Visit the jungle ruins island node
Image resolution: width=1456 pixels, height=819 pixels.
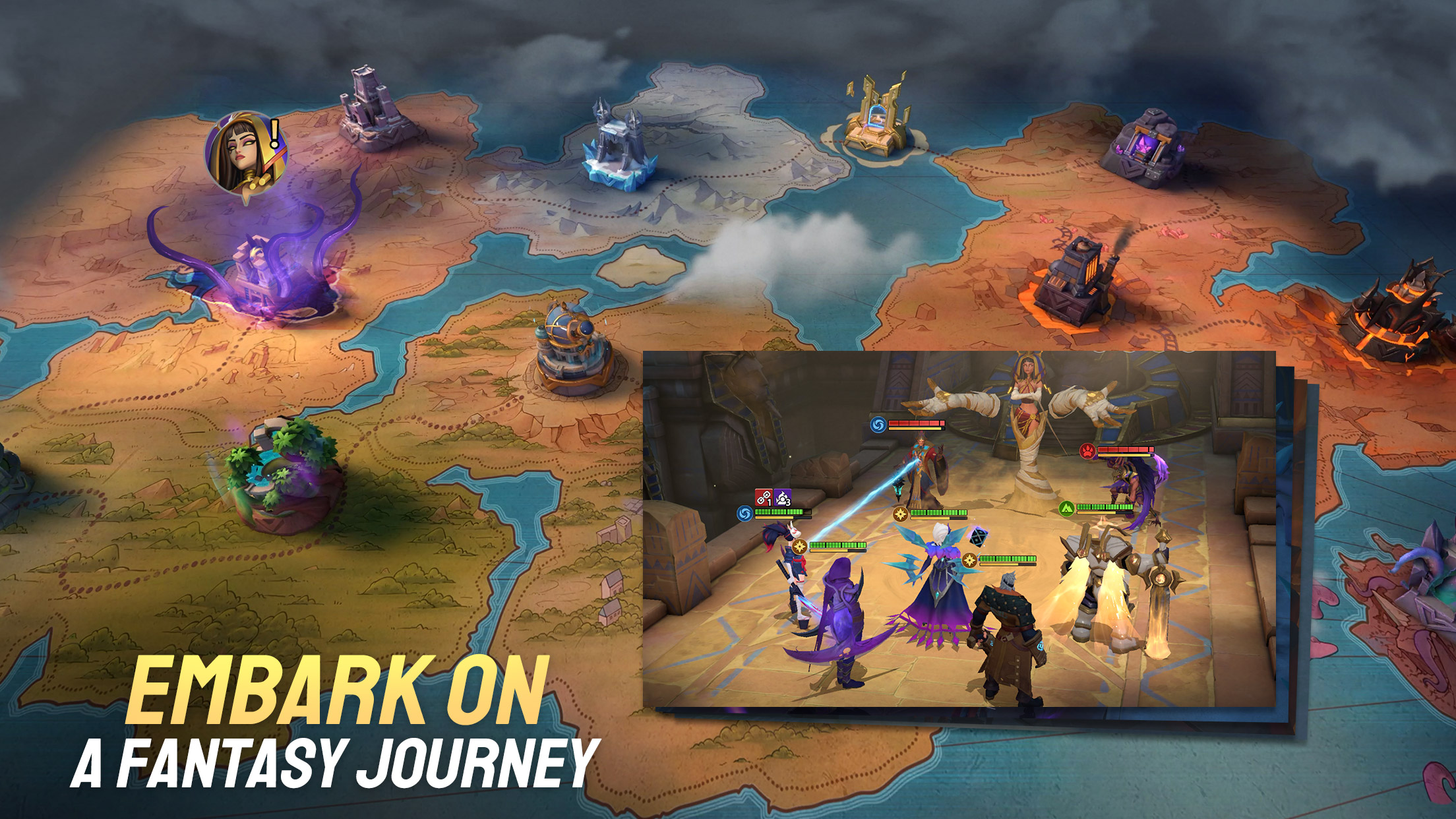pos(282,473)
